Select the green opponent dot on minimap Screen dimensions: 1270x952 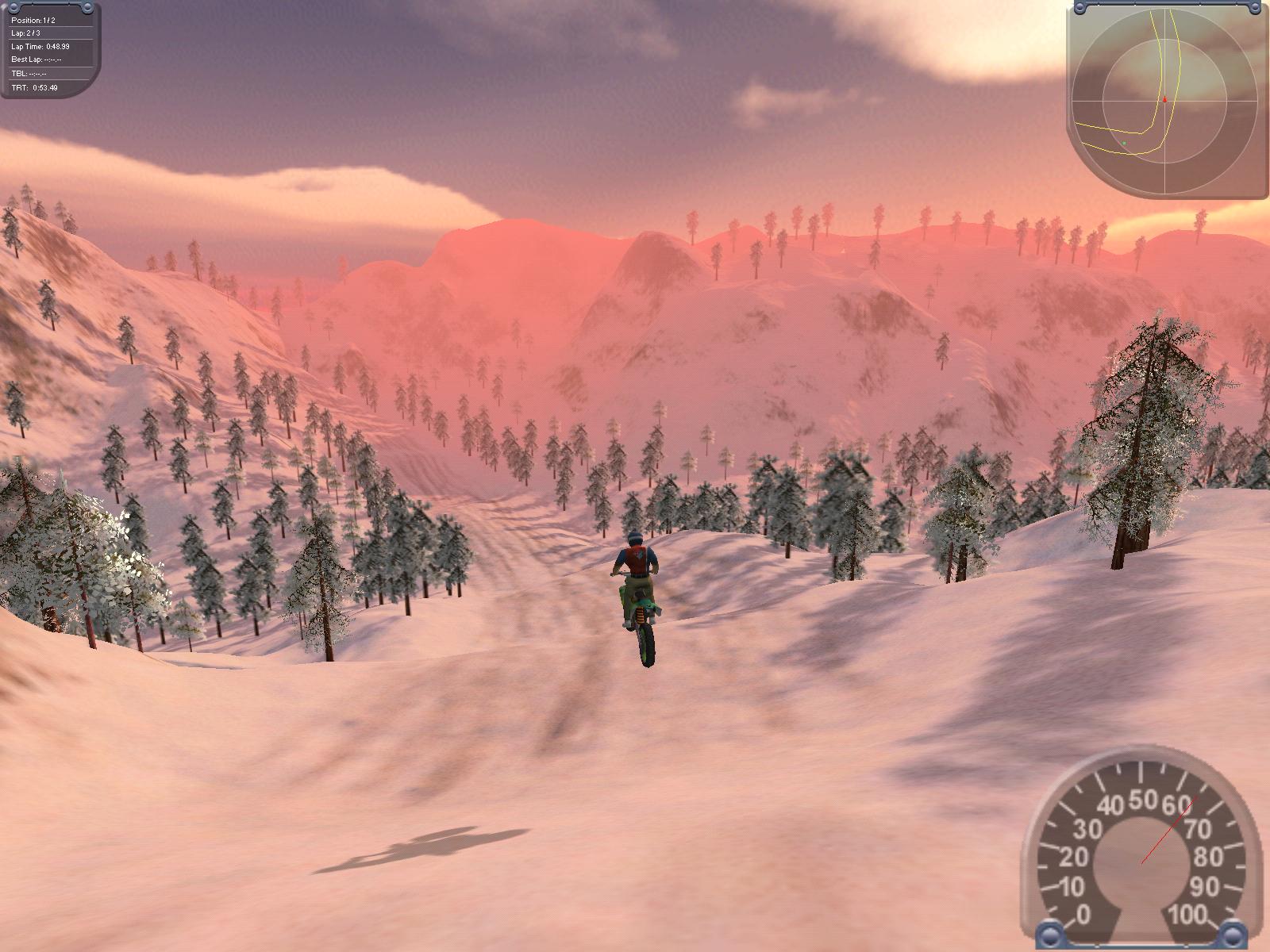click(1124, 144)
